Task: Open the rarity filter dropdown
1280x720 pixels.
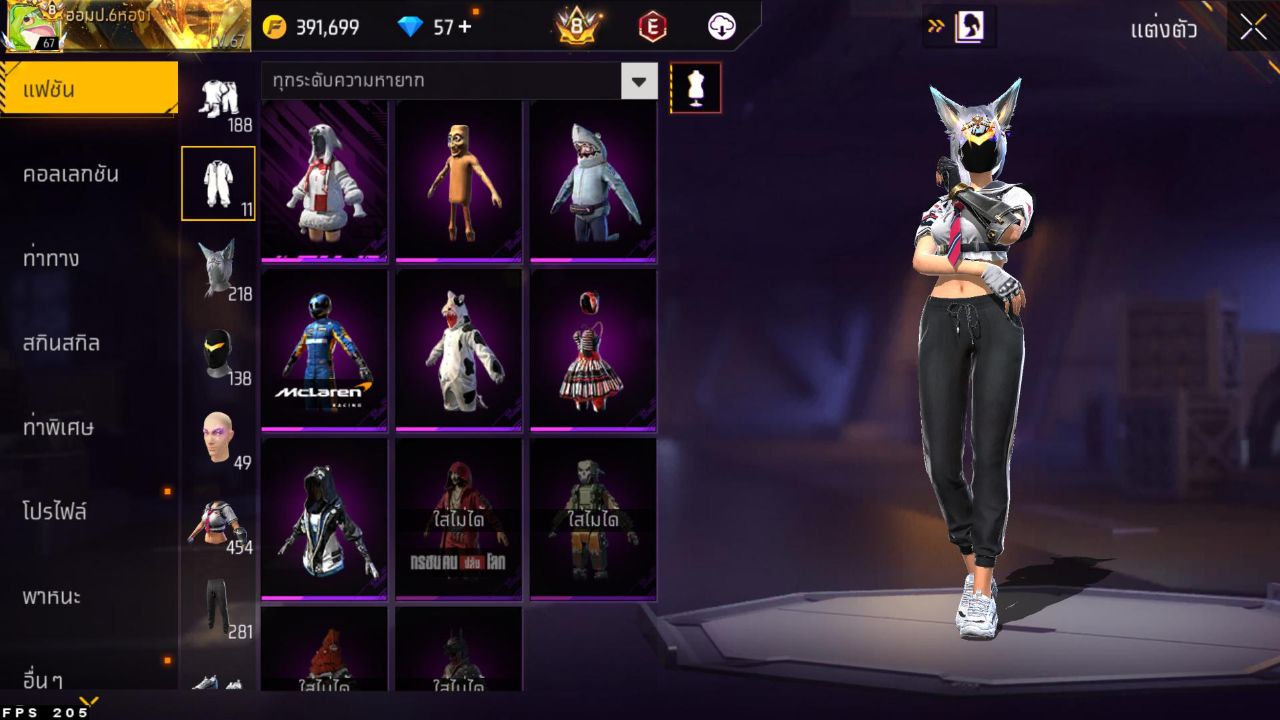Action: 640,83
